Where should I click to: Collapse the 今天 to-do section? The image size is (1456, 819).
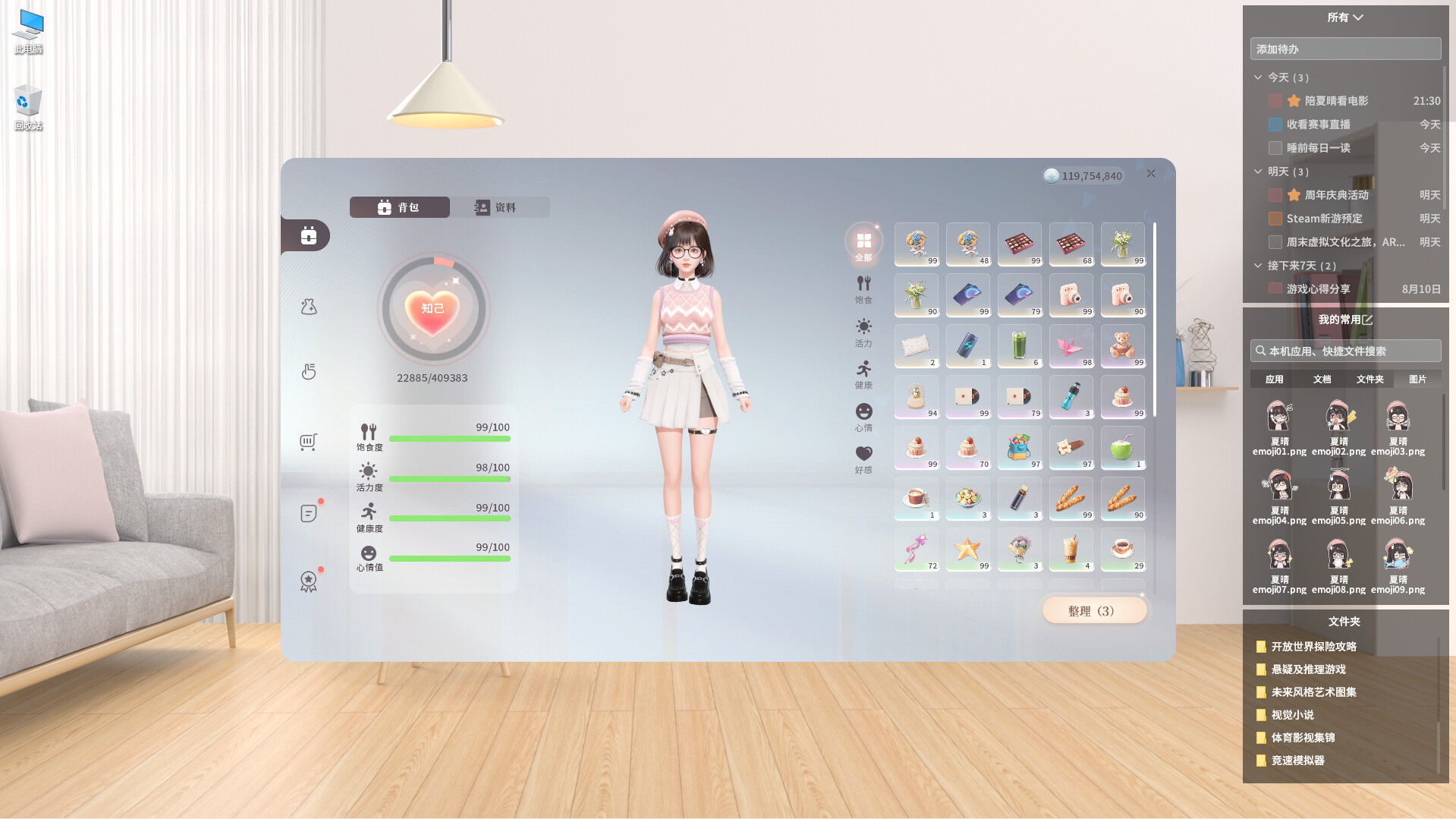tap(1257, 77)
